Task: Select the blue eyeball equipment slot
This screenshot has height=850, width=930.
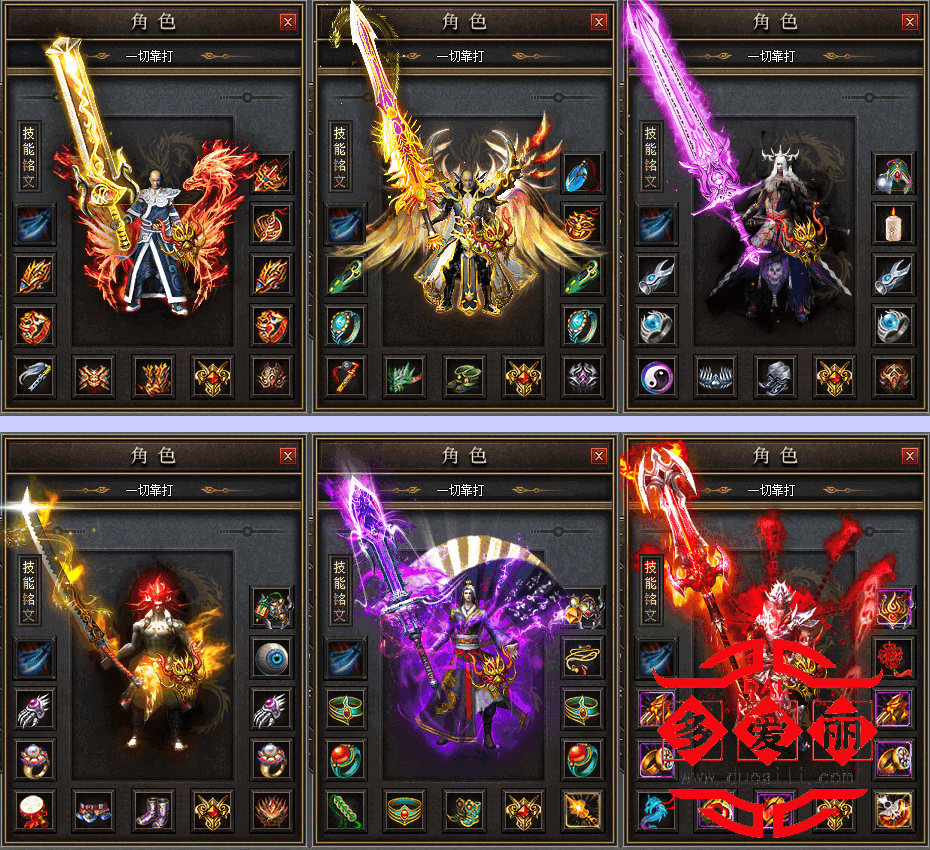Action: [270, 658]
